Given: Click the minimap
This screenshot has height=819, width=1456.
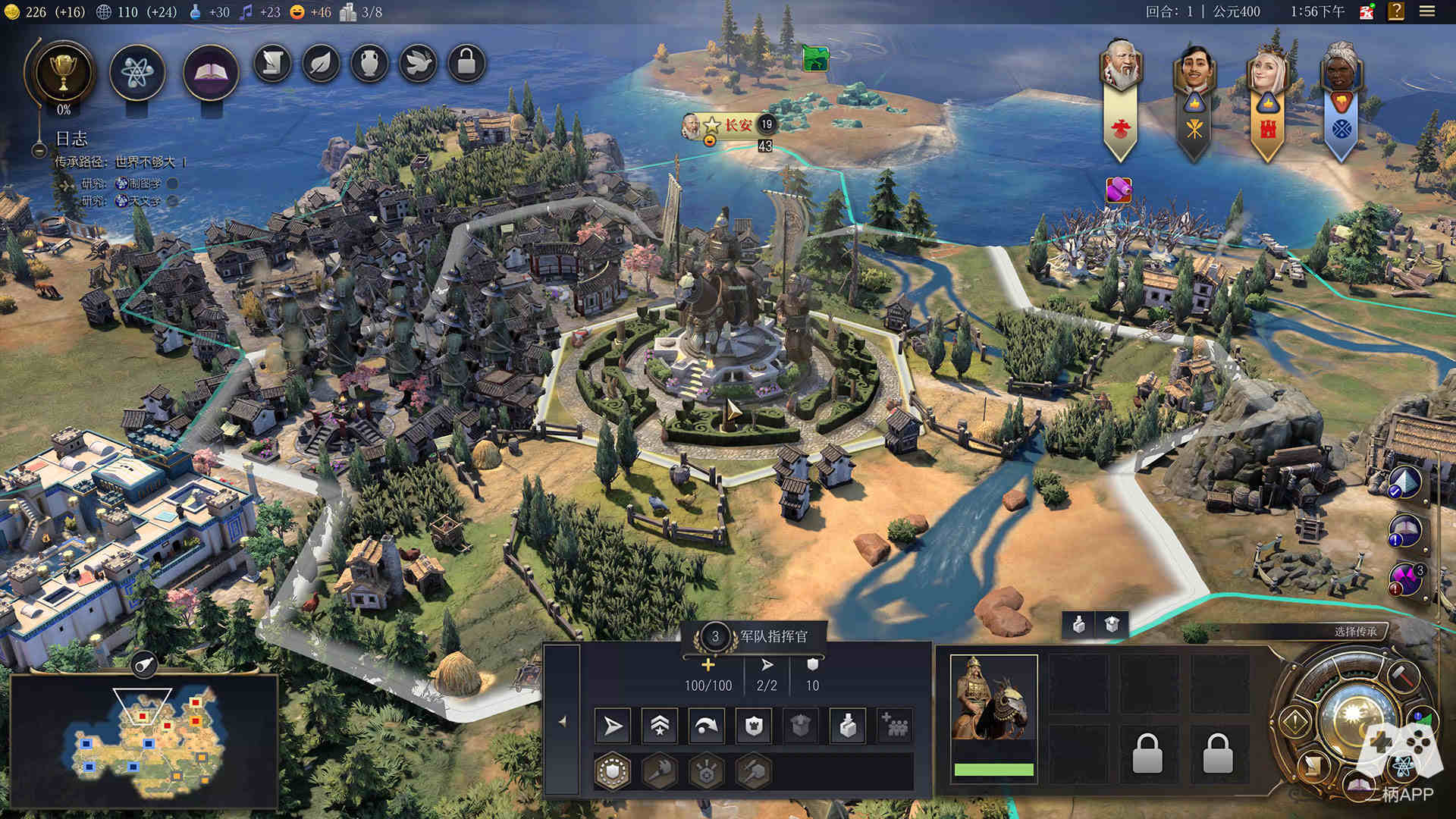Looking at the screenshot, I should click(144, 739).
